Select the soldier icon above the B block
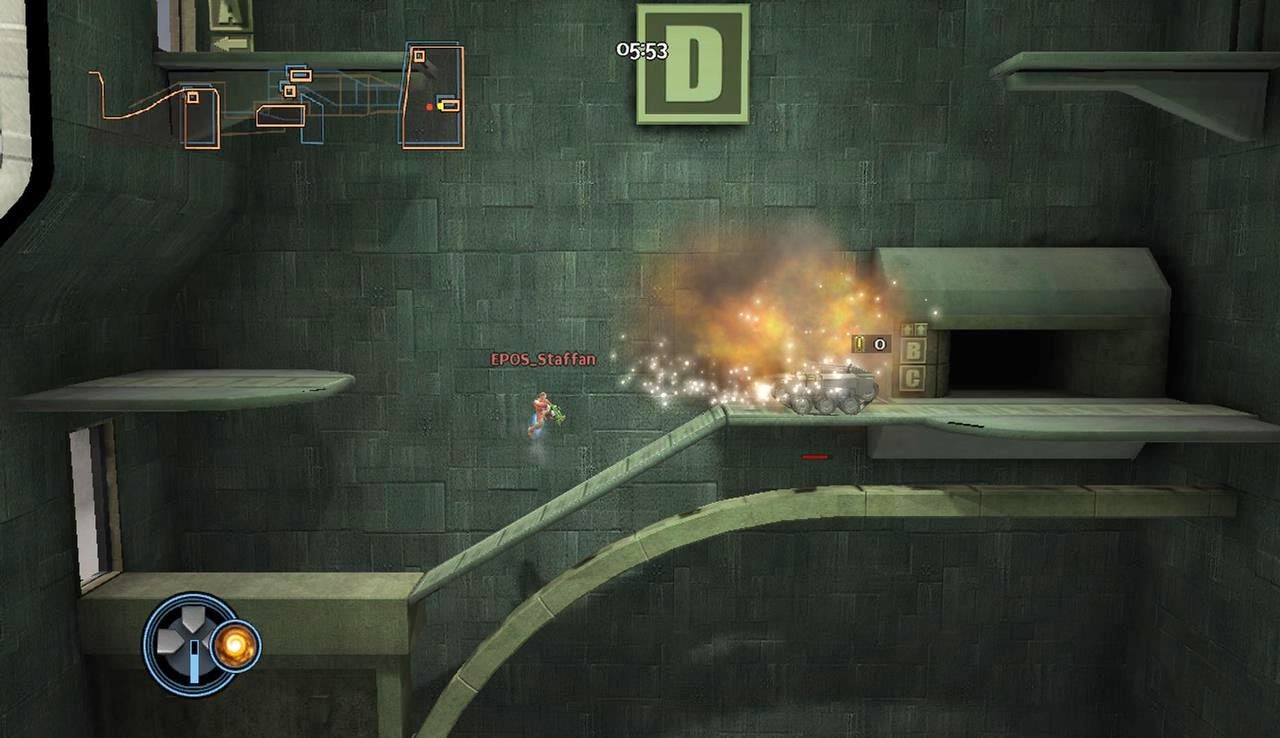 pyautogui.click(x=908, y=330)
